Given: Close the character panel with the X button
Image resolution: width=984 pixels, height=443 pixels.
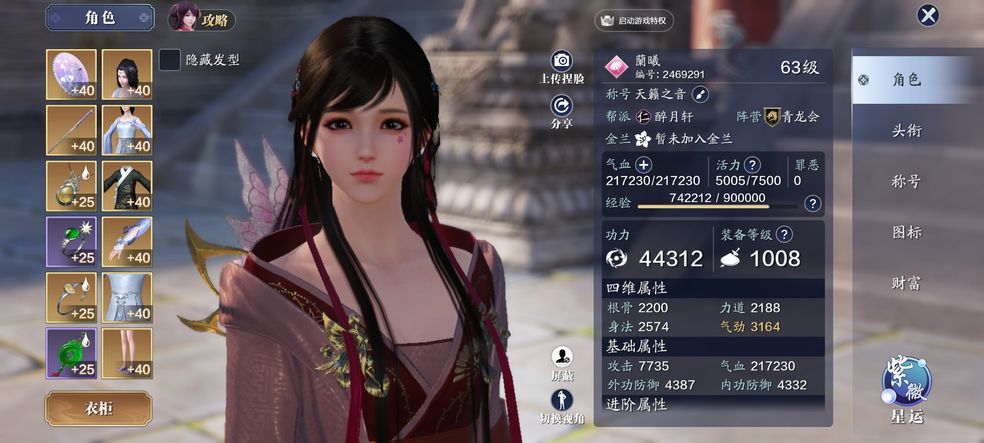Looking at the screenshot, I should pyautogui.click(x=928, y=15).
